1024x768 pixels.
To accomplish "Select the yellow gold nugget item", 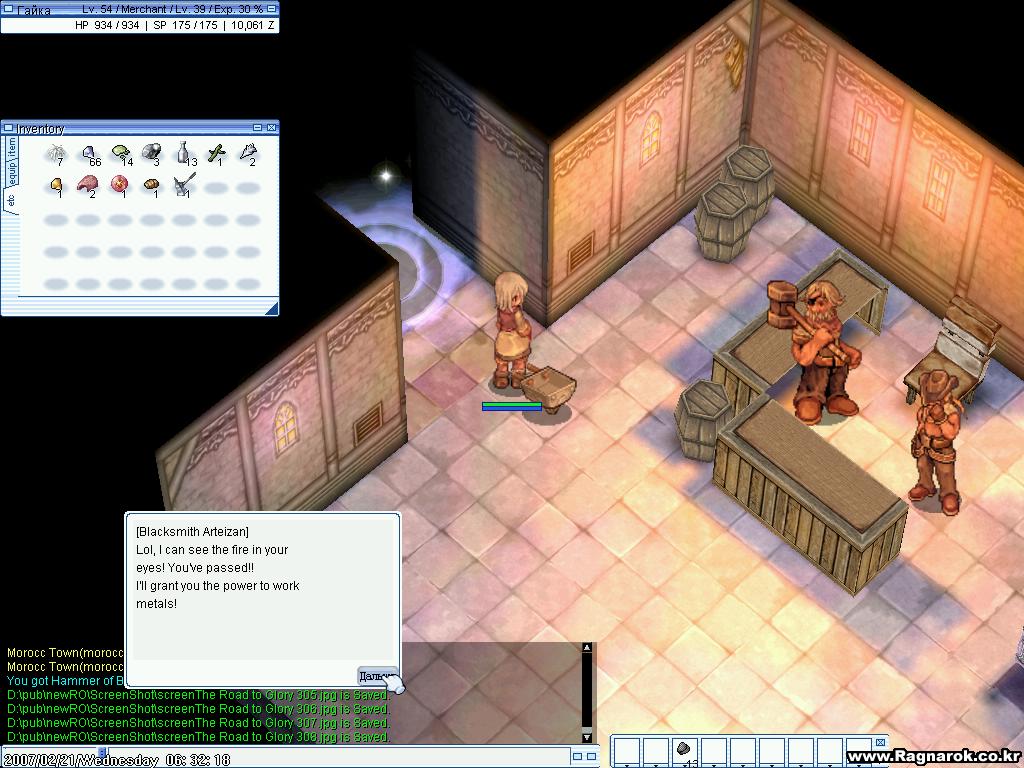I will click(x=56, y=185).
